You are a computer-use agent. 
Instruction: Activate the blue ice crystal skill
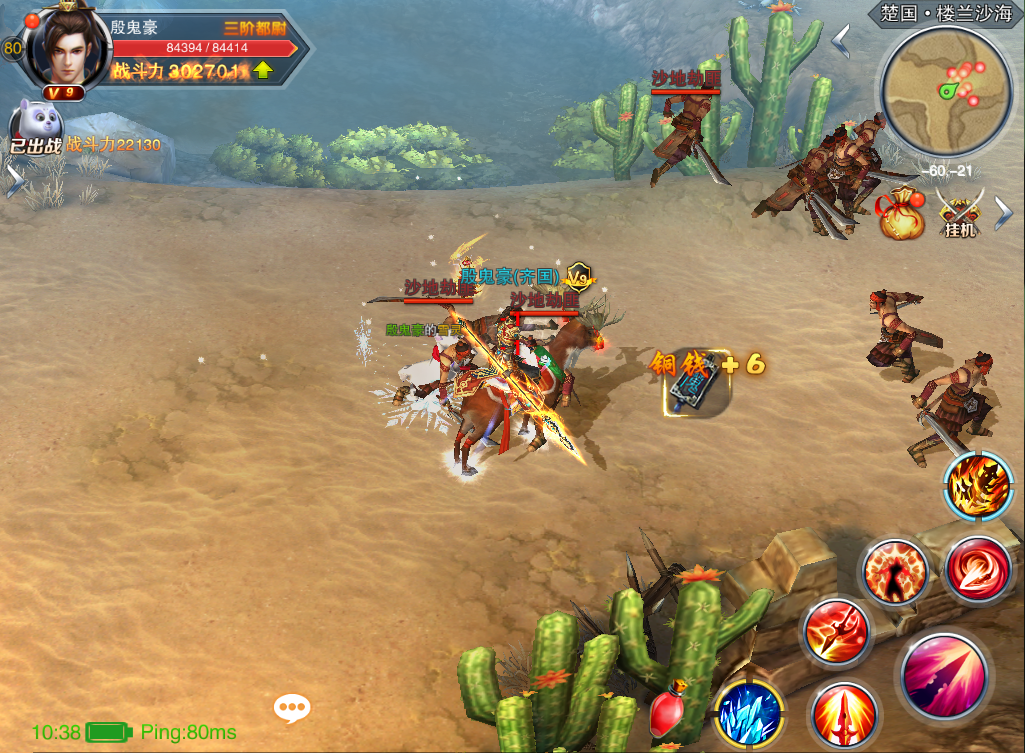coord(749,712)
